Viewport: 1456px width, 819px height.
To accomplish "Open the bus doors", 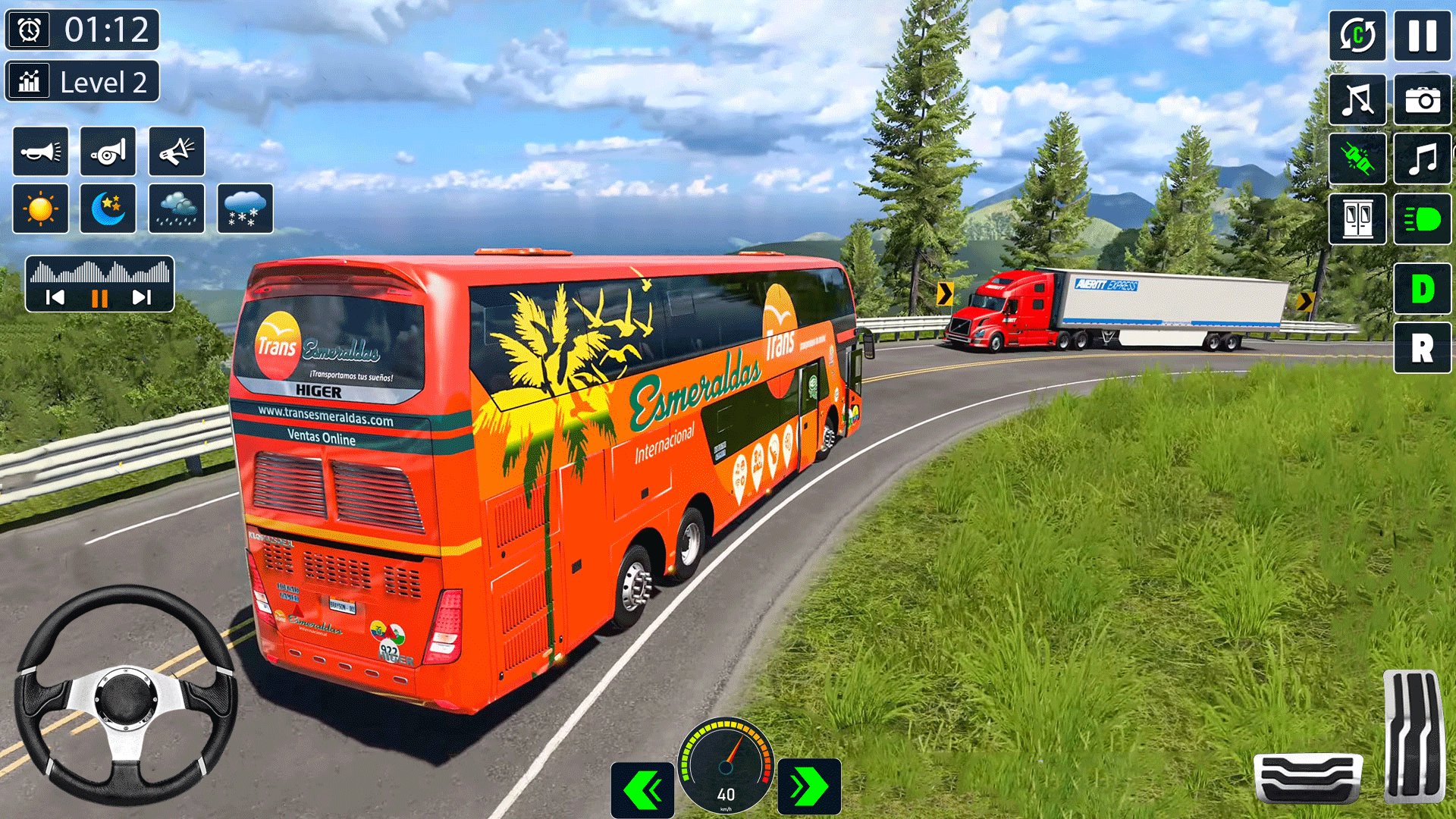I will tap(1357, 219).
